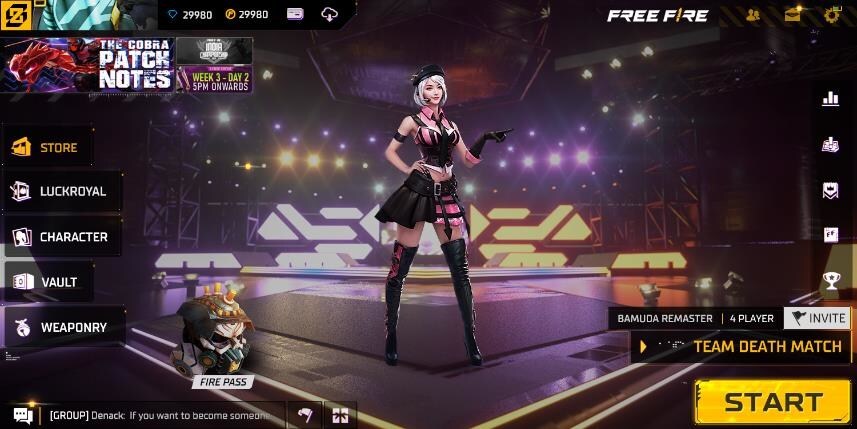The height and width of the screenshot is (429, 857).
Task: Open the group chat box
Action: pos(150,415)
